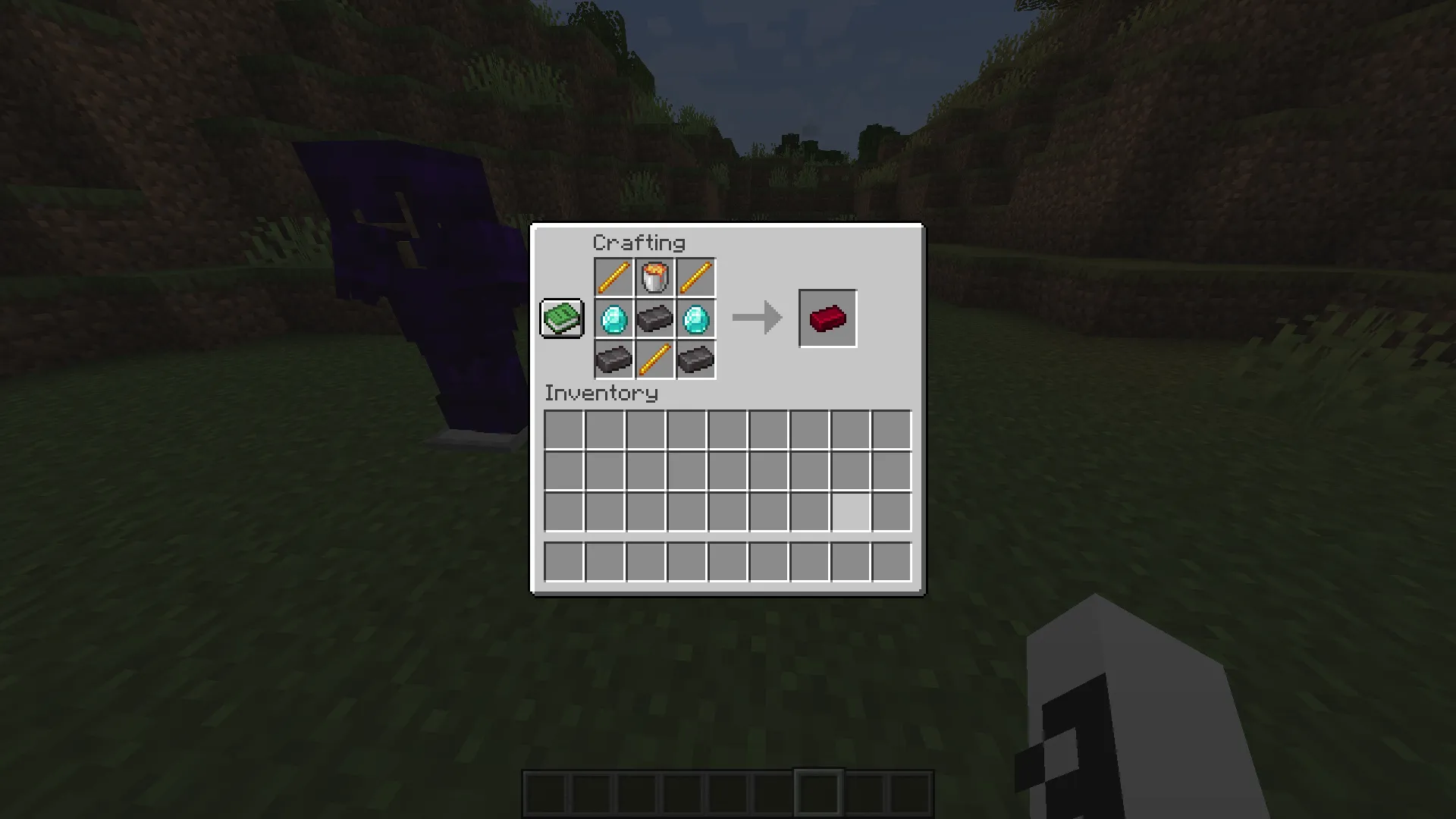
Task: Collect the red ingot from the output slot
Action: 827,318
